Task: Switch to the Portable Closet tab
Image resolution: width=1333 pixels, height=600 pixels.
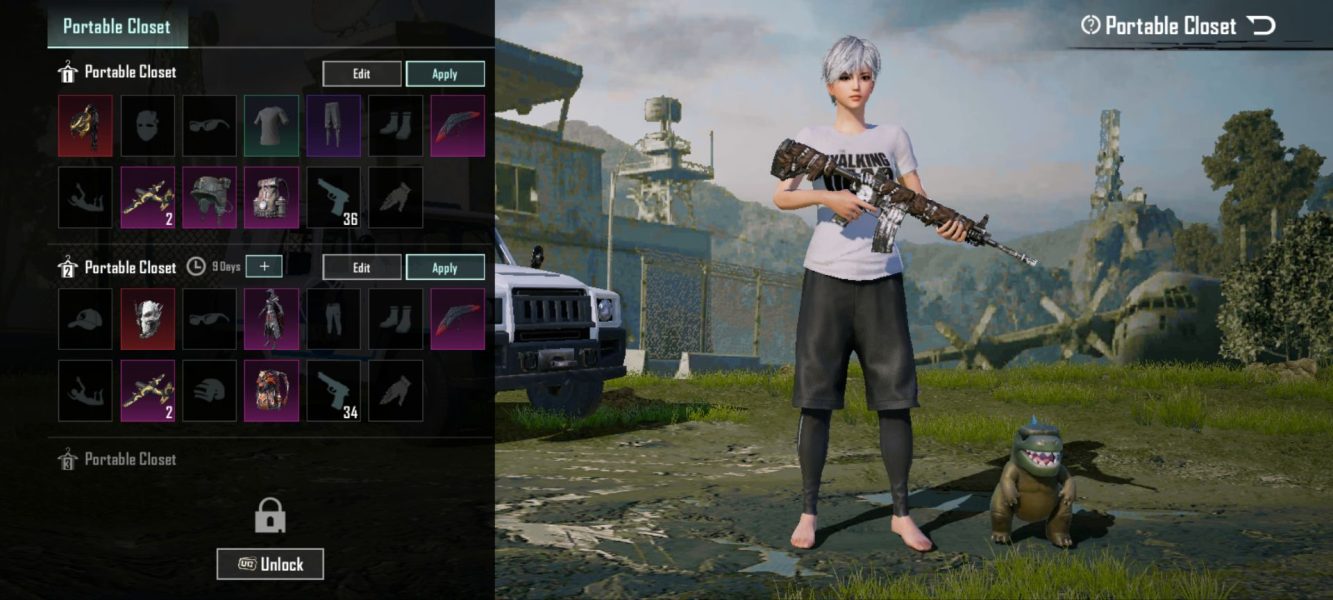Action: click(x=117, y=27)
